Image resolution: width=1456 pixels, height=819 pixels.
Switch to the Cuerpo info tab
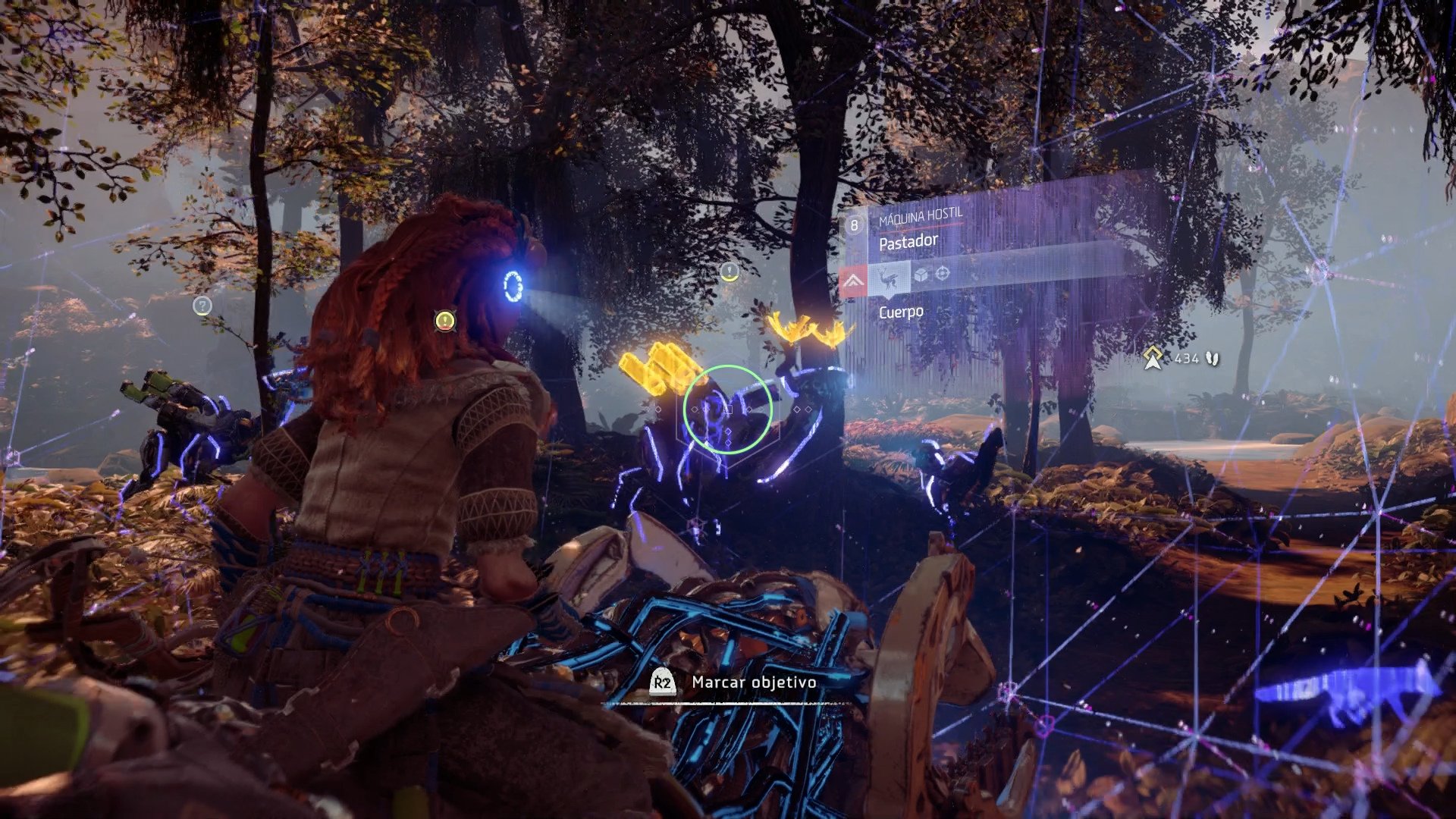[901, 311]
